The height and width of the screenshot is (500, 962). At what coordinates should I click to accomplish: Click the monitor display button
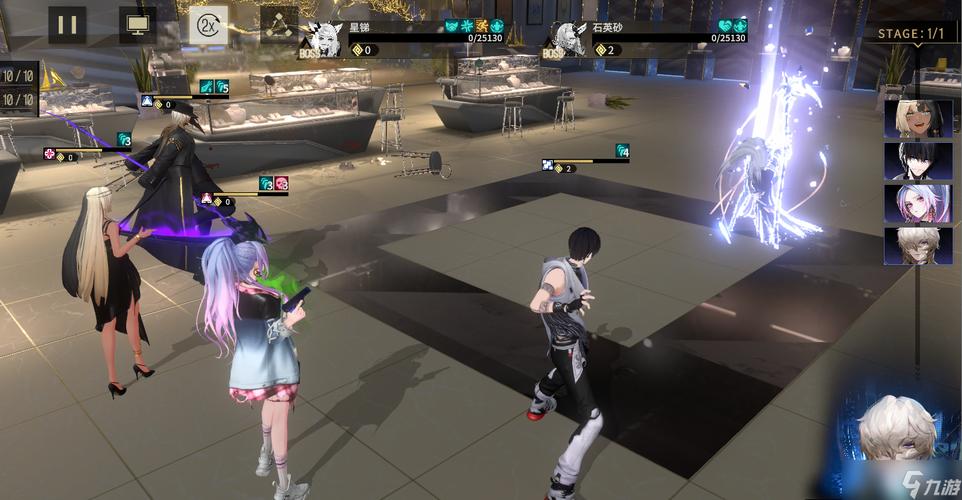tap(137, 24)
